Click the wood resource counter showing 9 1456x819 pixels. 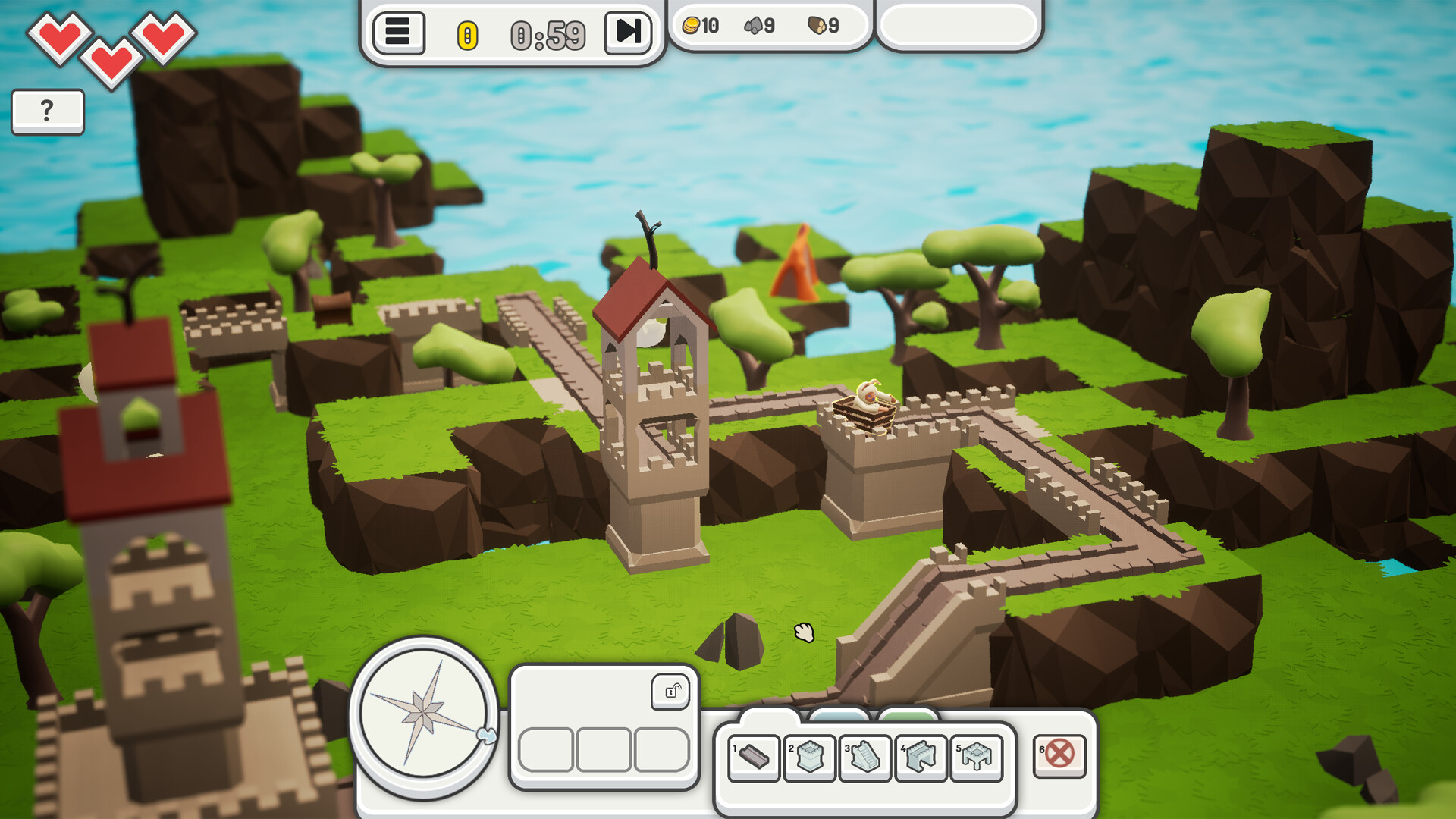[821, 25]
